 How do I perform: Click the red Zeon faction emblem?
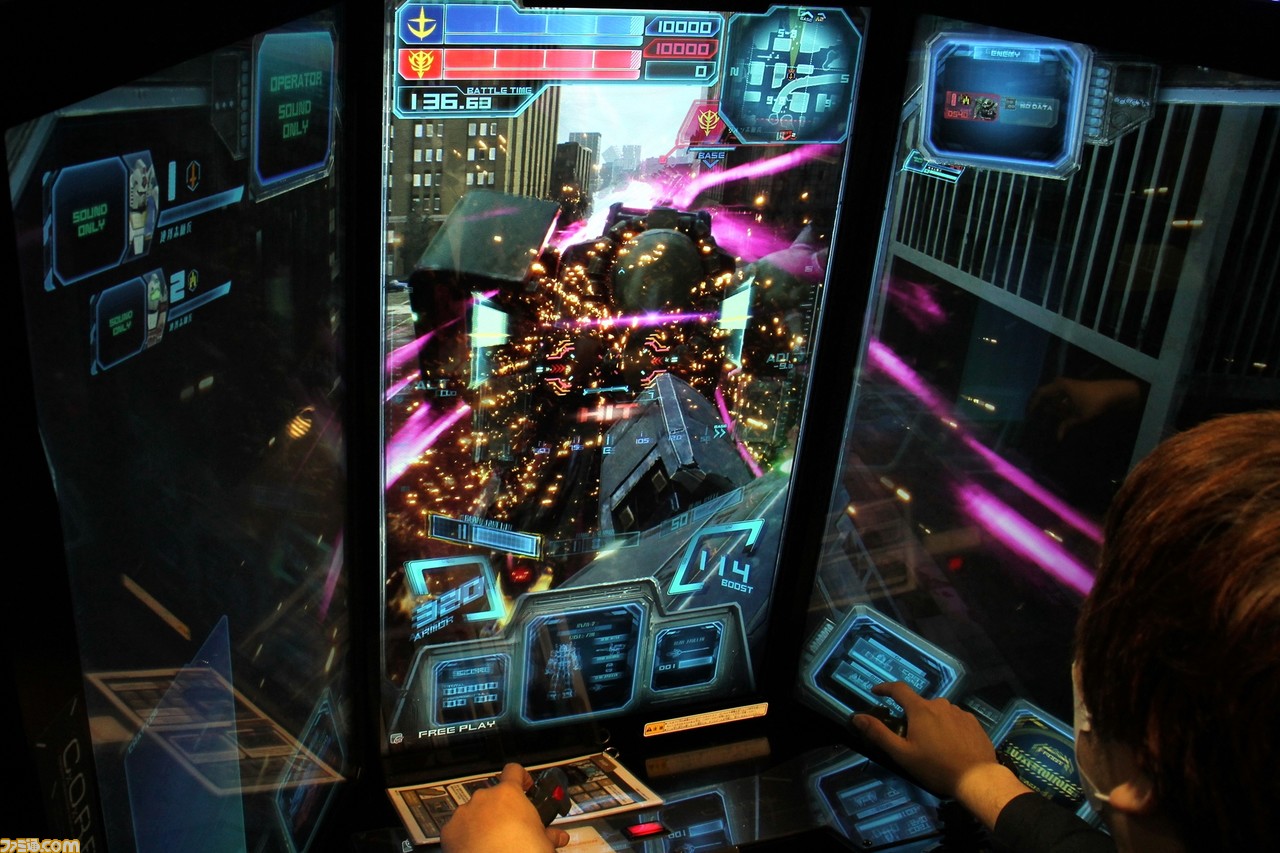(x=421, y=63)
